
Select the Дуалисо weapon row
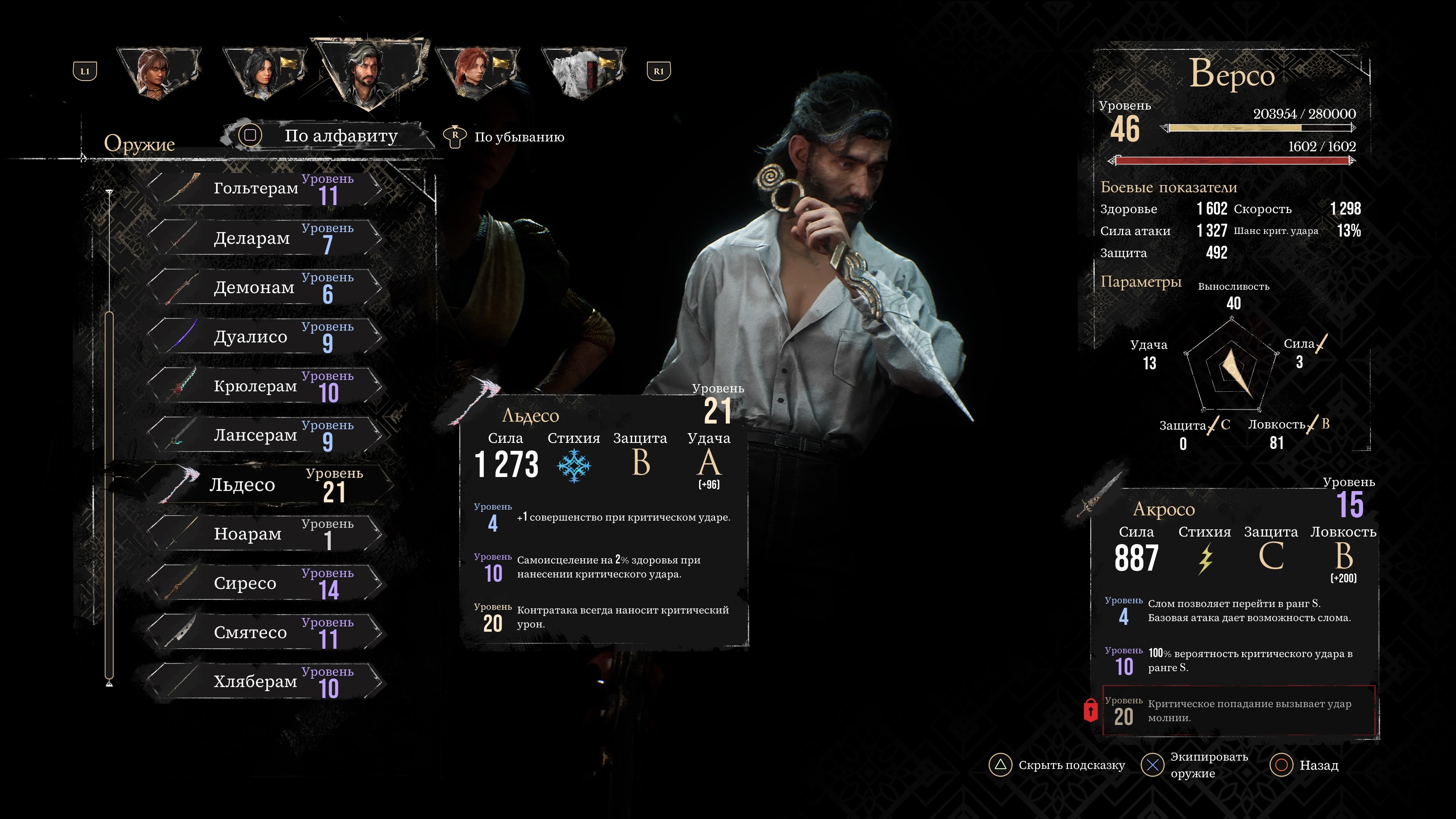[x=265, y=337]
